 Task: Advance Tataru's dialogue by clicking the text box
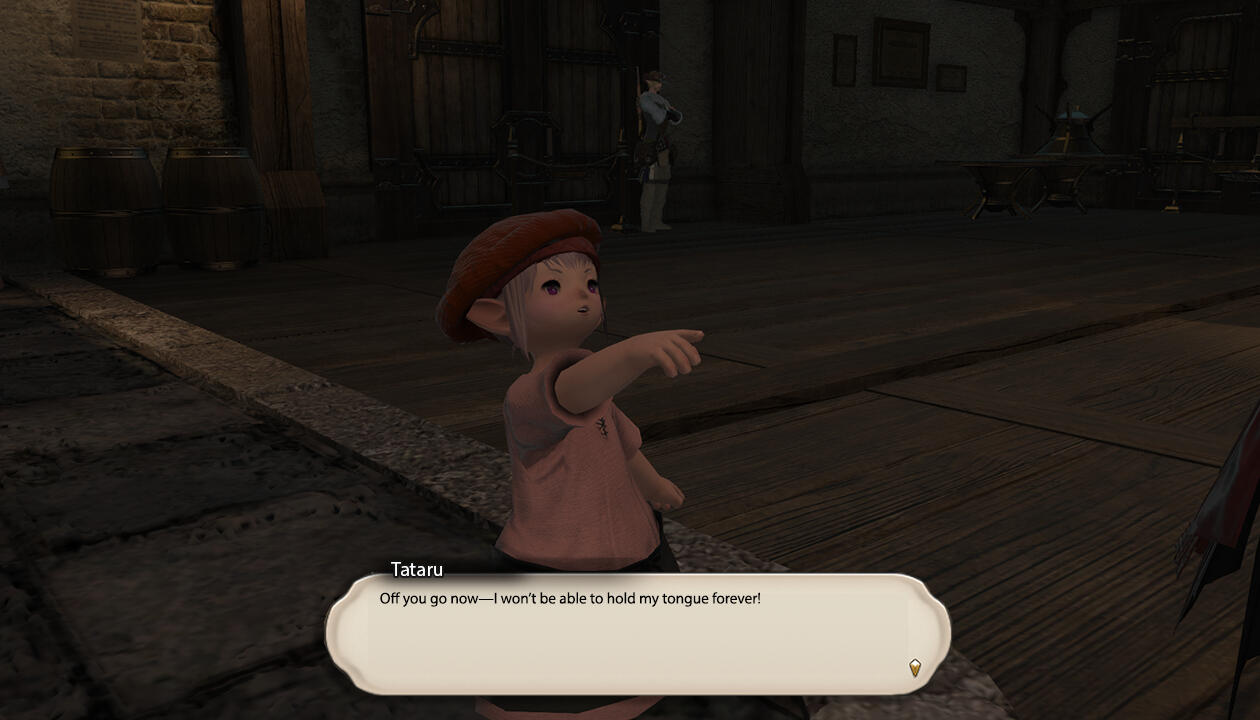[637, 634]
